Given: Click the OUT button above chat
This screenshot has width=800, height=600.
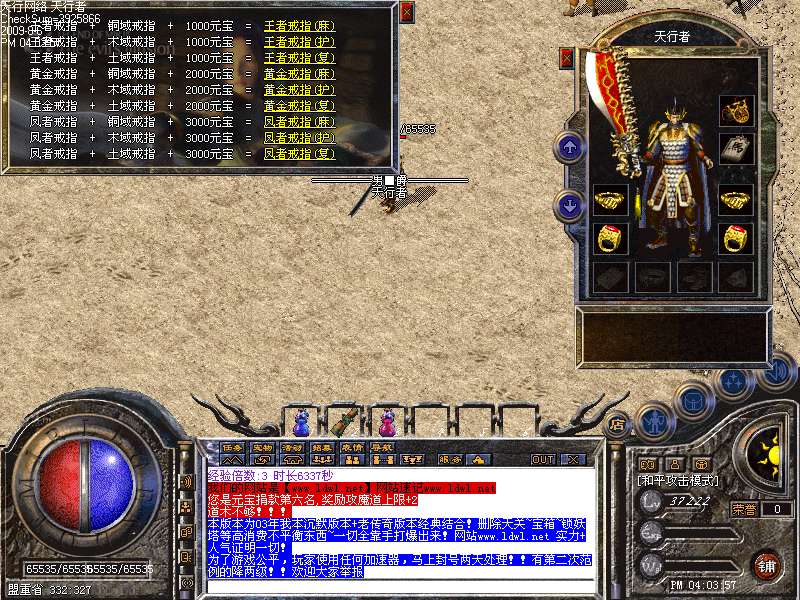Looking at the screenshot, I should click(542, 459).
